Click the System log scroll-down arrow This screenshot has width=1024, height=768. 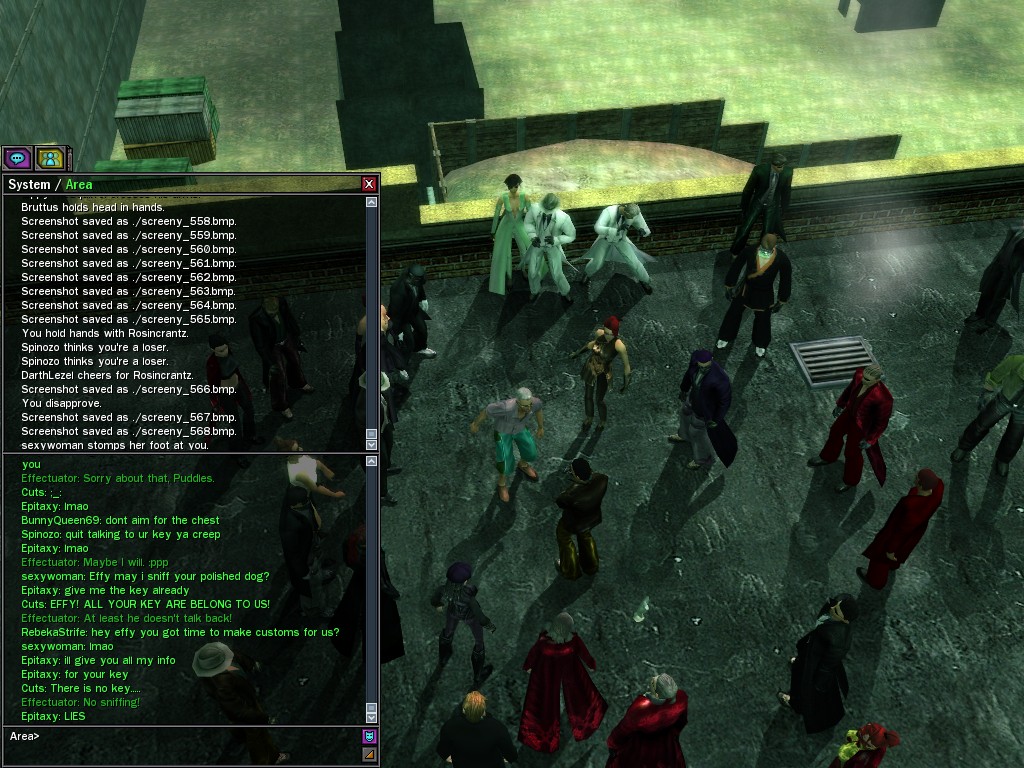pos(372,444)
